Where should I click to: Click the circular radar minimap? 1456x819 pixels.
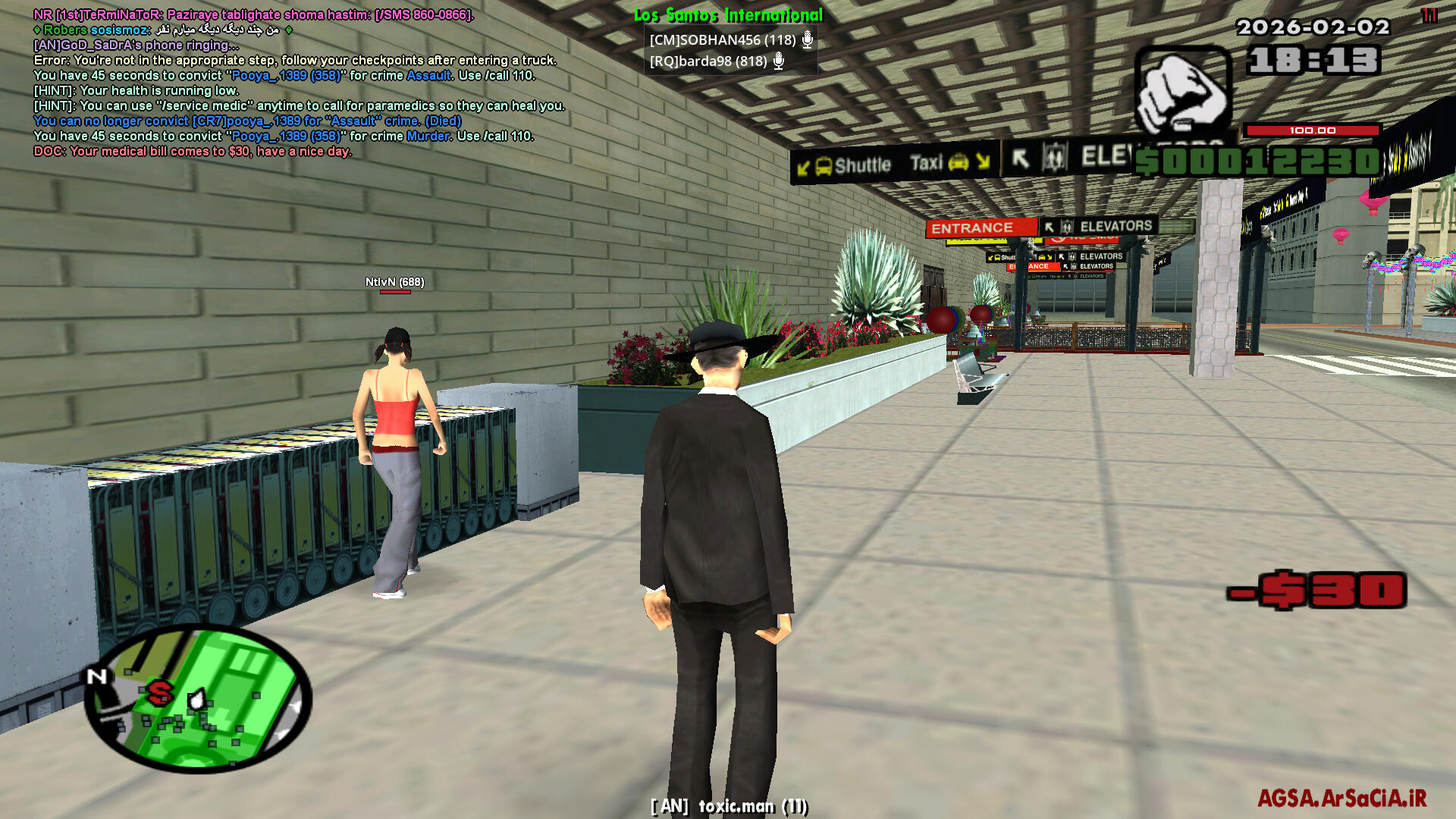coord(197,698)
